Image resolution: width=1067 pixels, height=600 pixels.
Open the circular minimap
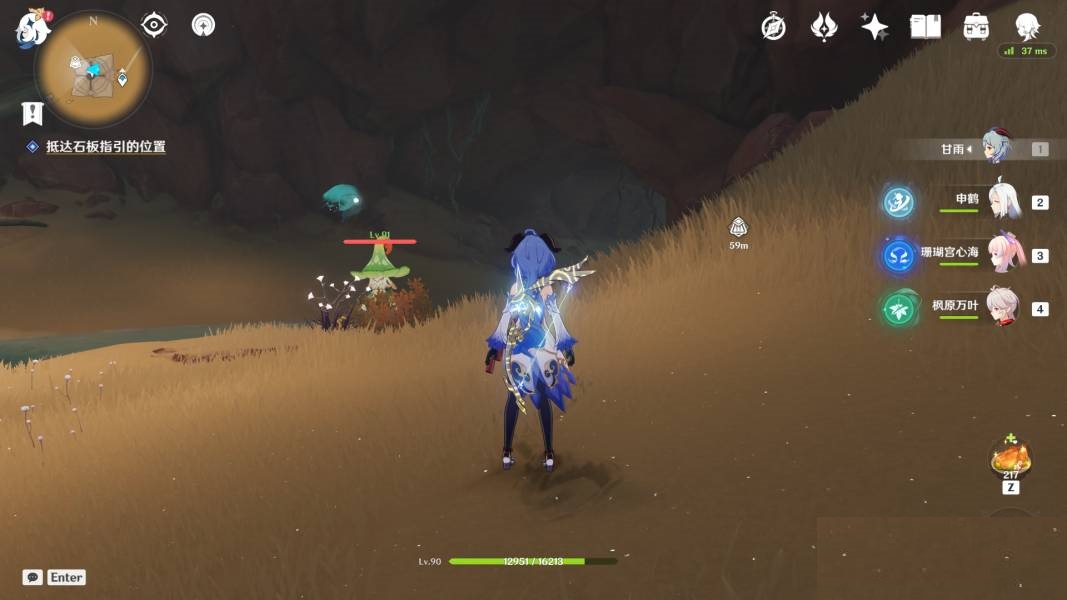click(93, 68)
